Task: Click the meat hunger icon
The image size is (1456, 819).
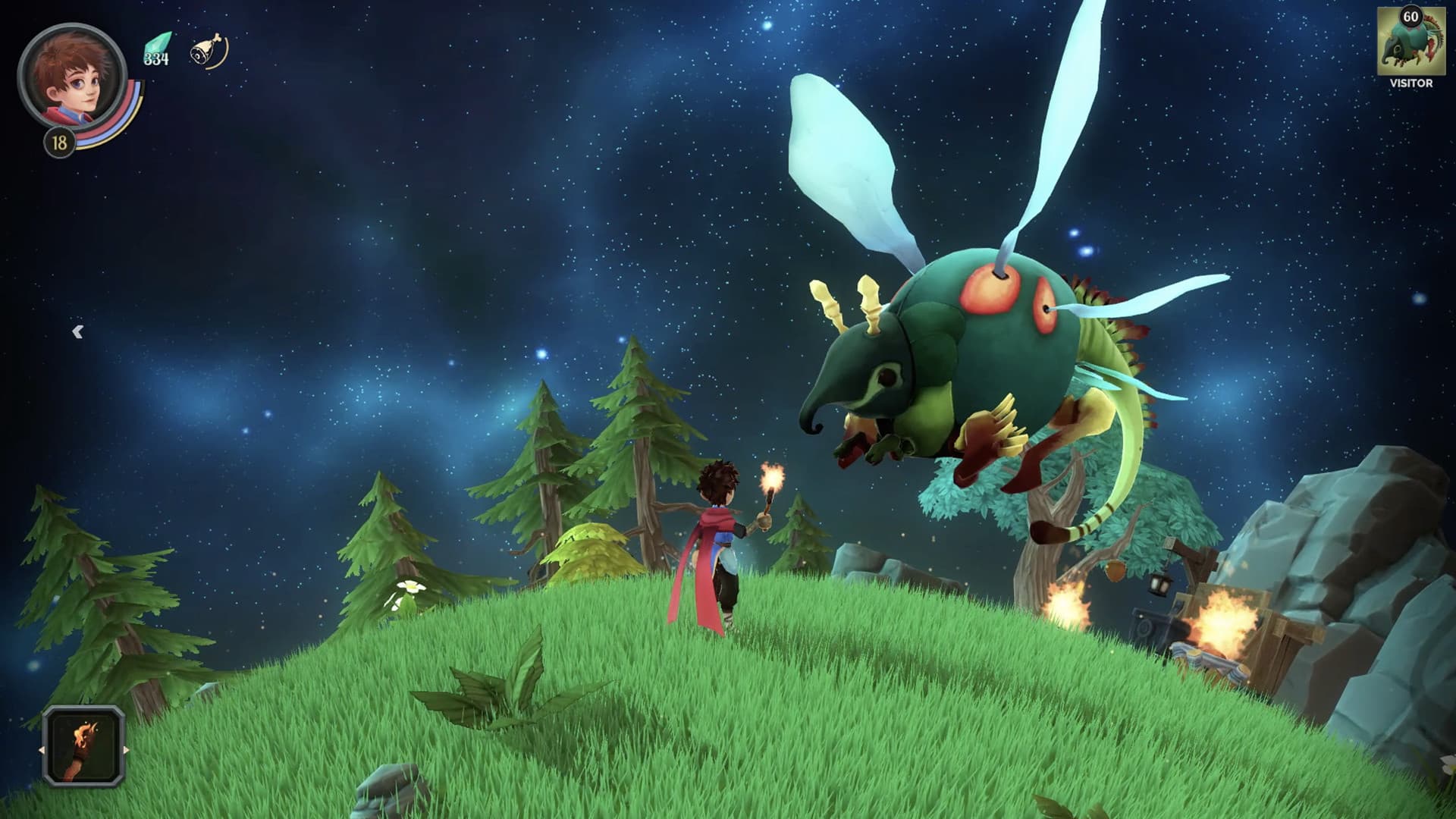Action: pyautogui.click(x=207, y=50)
